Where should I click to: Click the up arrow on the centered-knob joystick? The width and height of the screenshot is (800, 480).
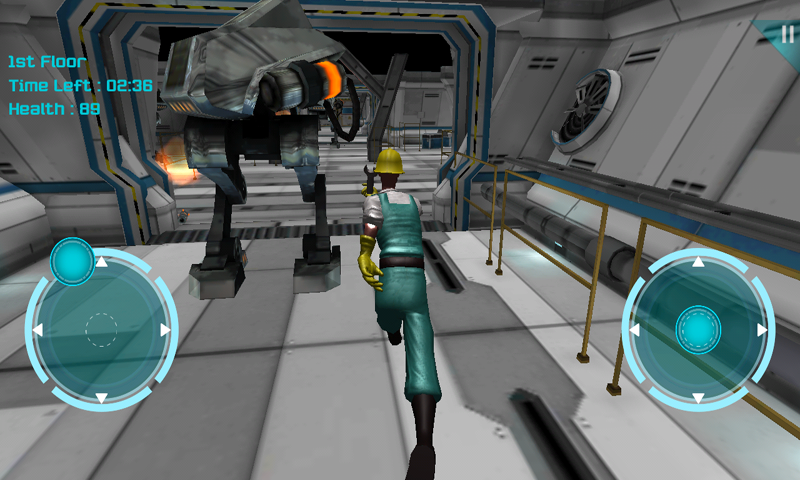(698, 263)
